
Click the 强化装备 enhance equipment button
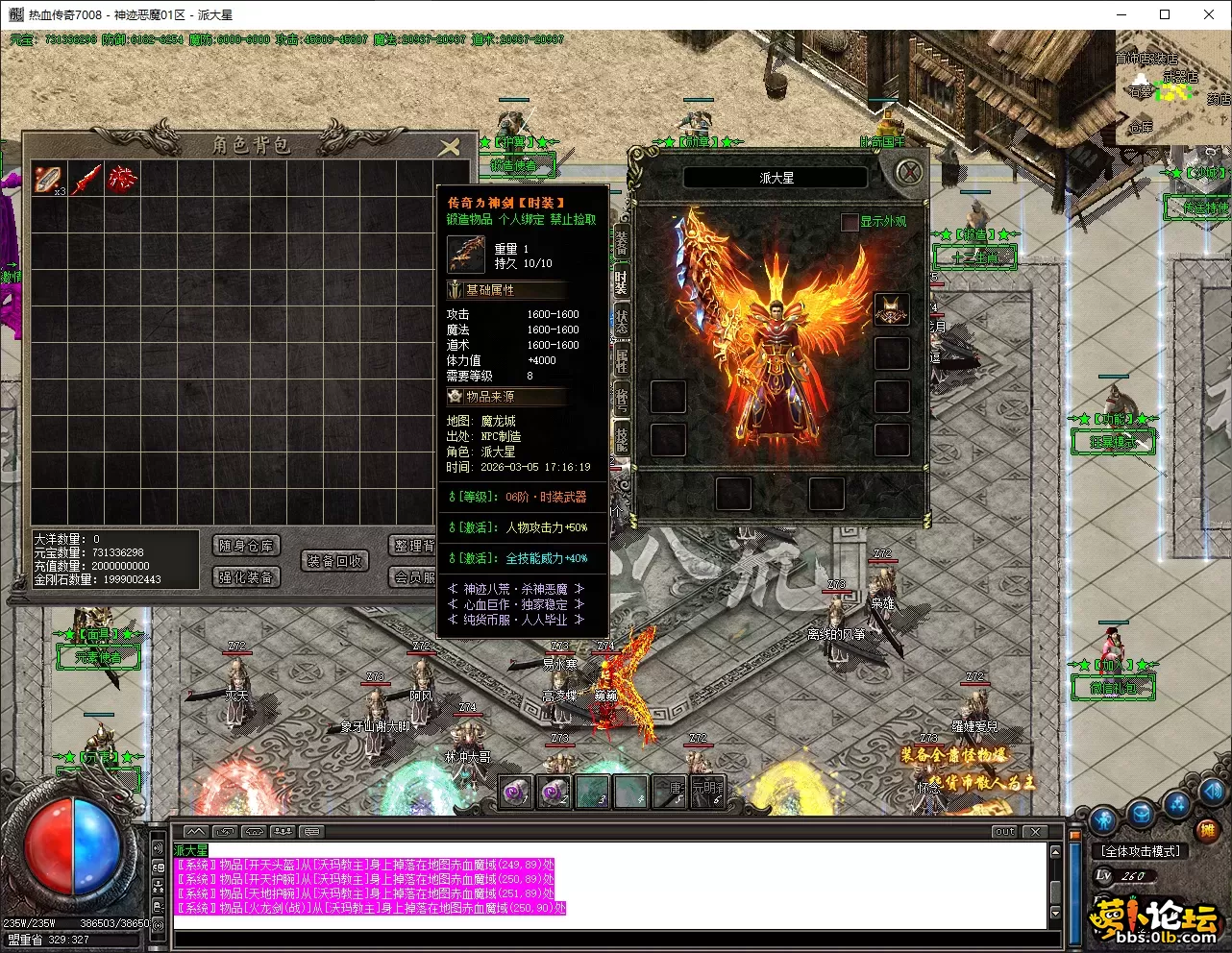click(246, 576)
